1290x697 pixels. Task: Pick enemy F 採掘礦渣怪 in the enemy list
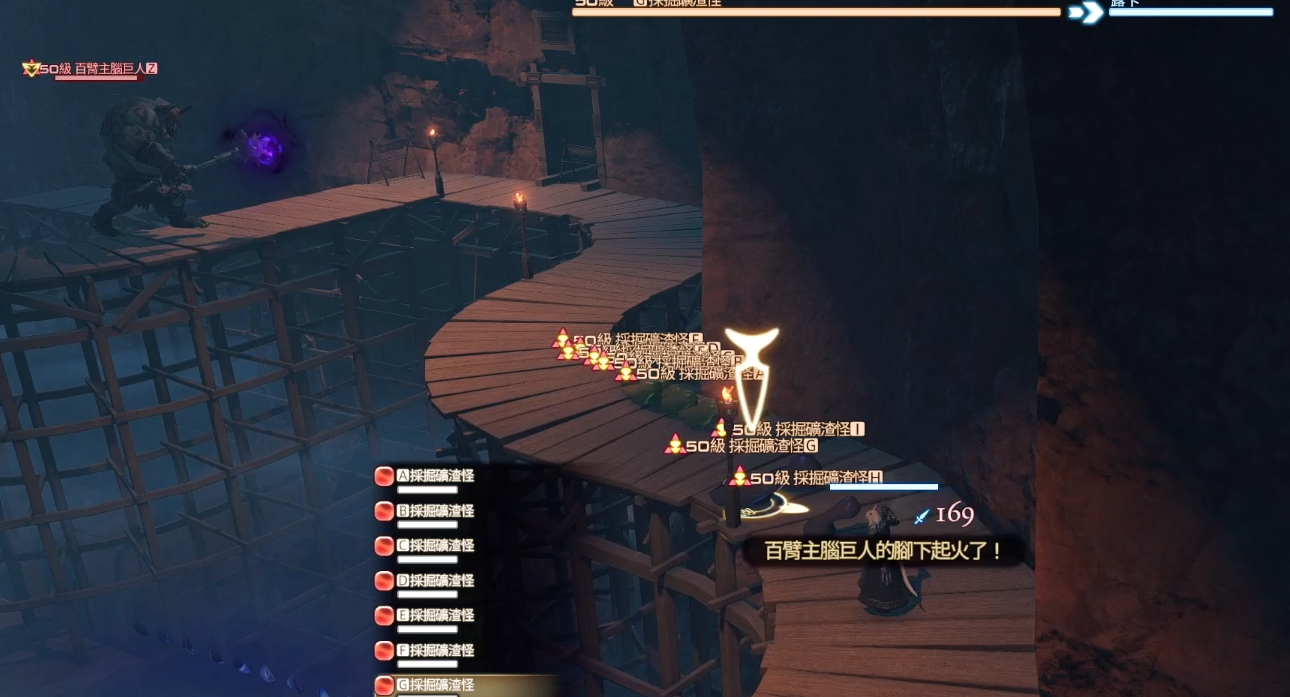(x=435, y=651)
